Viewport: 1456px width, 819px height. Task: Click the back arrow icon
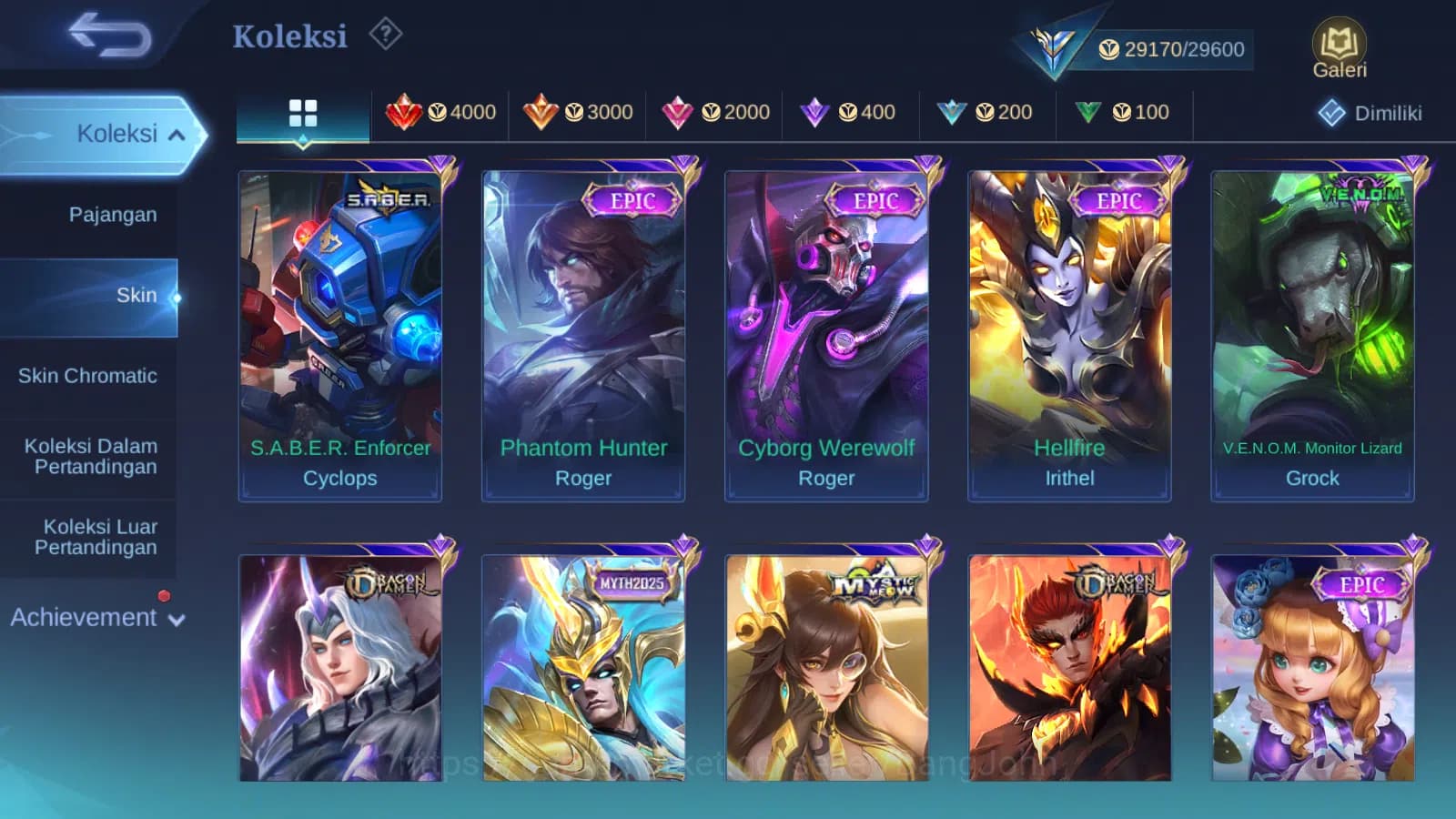pos(109,35)
